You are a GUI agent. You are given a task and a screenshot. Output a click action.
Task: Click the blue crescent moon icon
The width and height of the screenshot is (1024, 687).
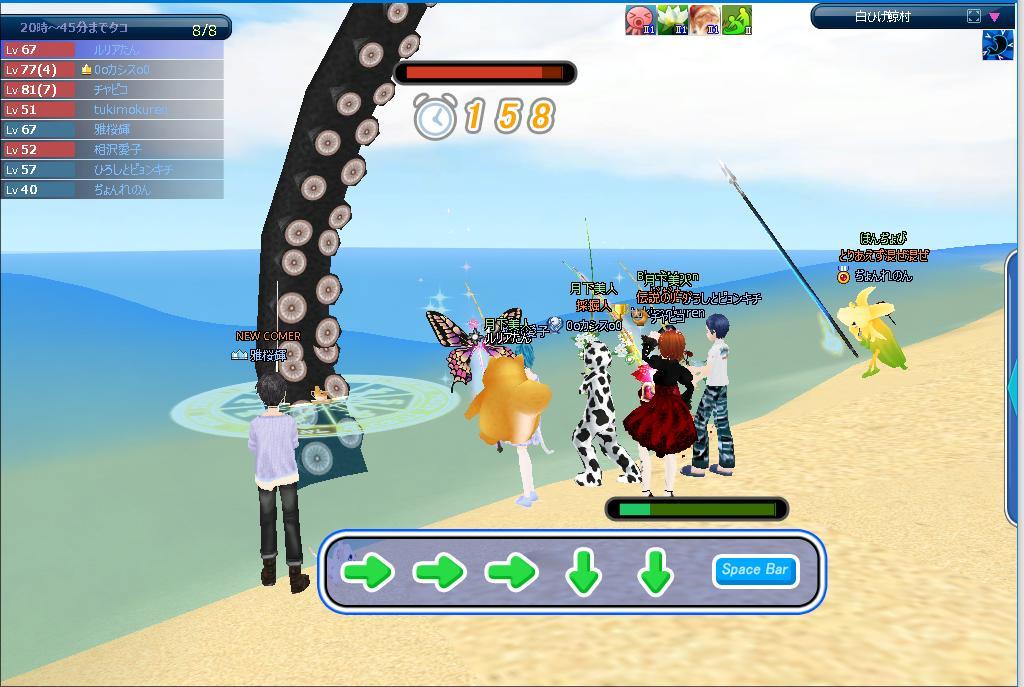(997, 46)
